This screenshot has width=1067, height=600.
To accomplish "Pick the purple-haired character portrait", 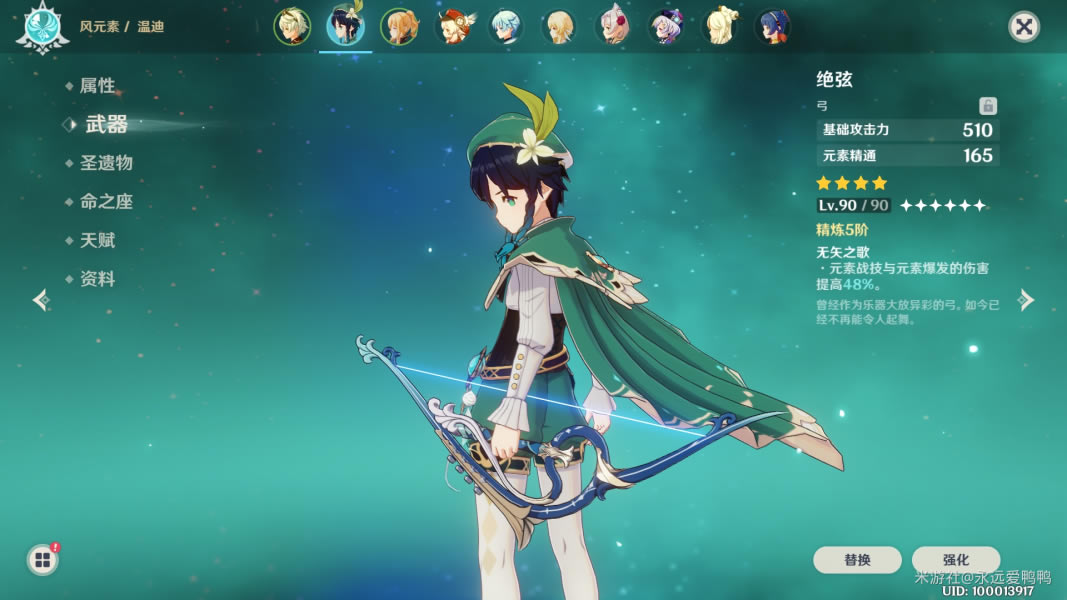I will (666, 27).
